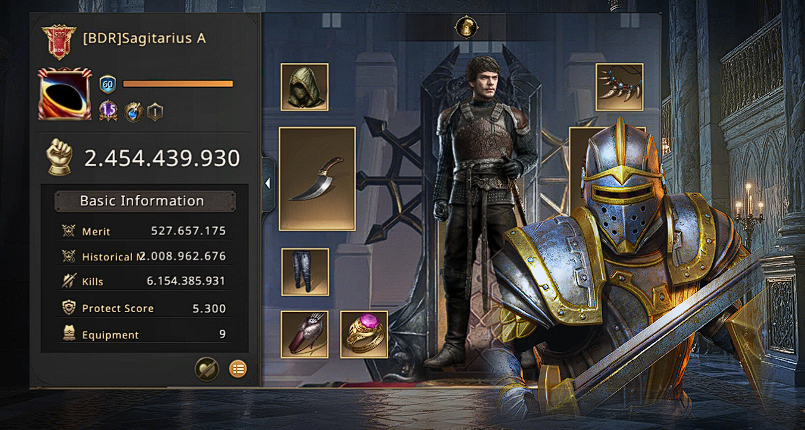Open the curved dagger weapon slot
The image size is (805, 430).
tap(317, 179)
